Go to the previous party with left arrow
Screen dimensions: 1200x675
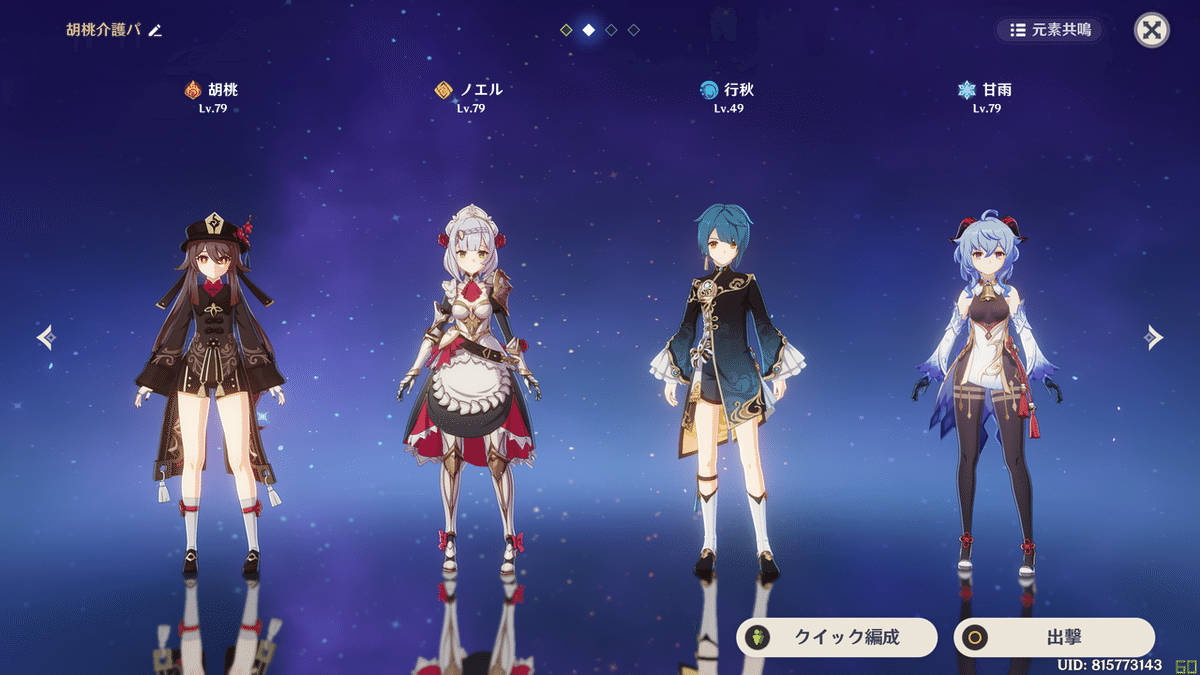click(45, 338)
